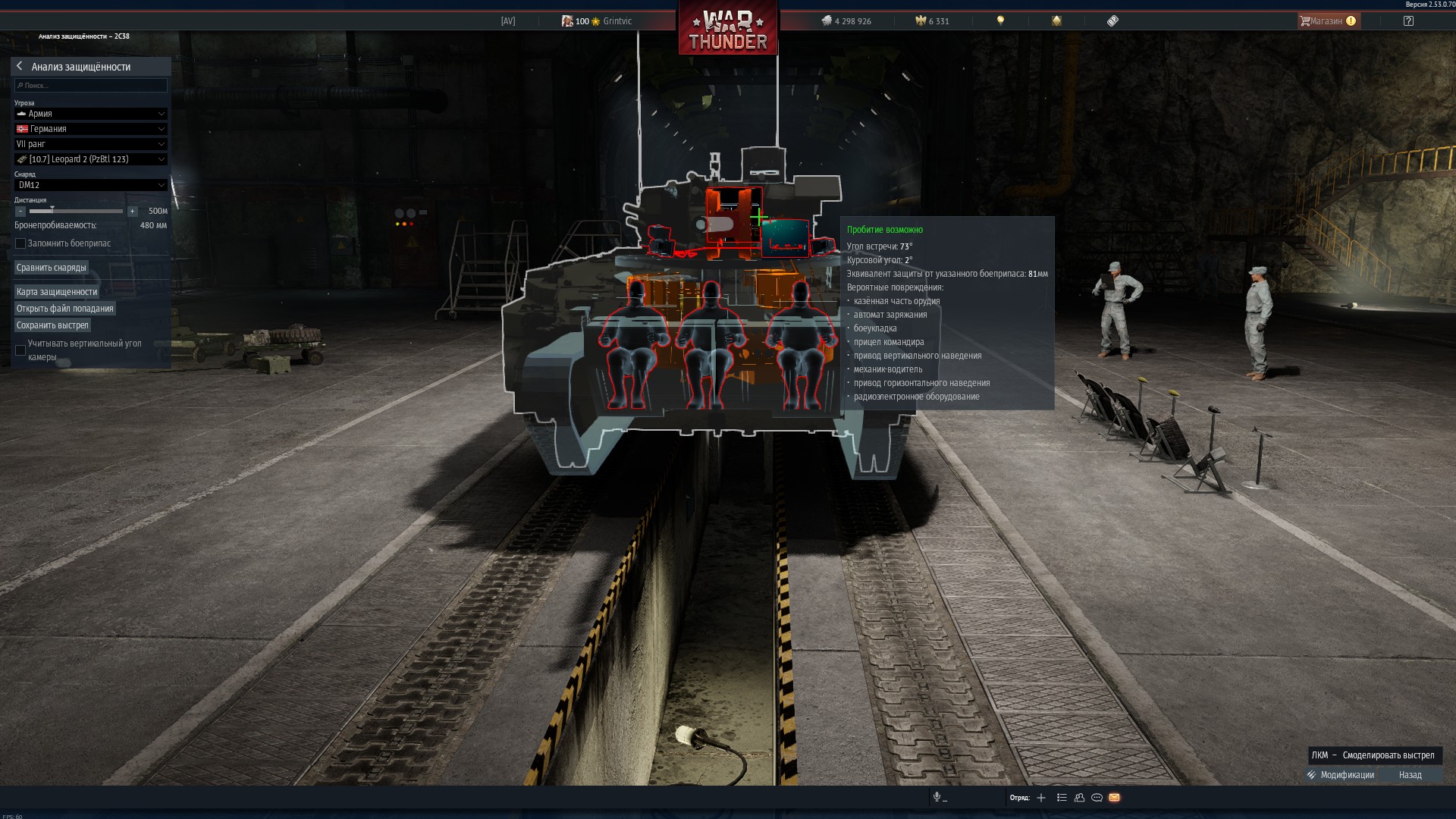Toggle the Запомнить боеприпас checkbox
Screen dimensions: 1456x819
pos(20,243)
